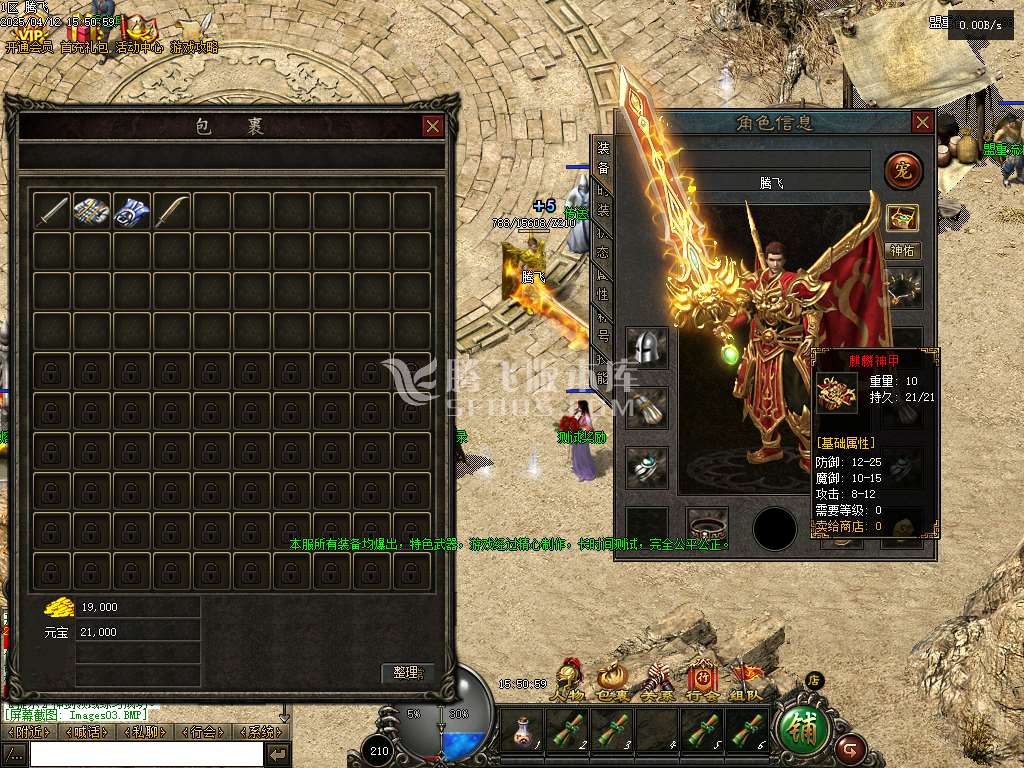Open the 首充礼包 gift box

point(84,32)
